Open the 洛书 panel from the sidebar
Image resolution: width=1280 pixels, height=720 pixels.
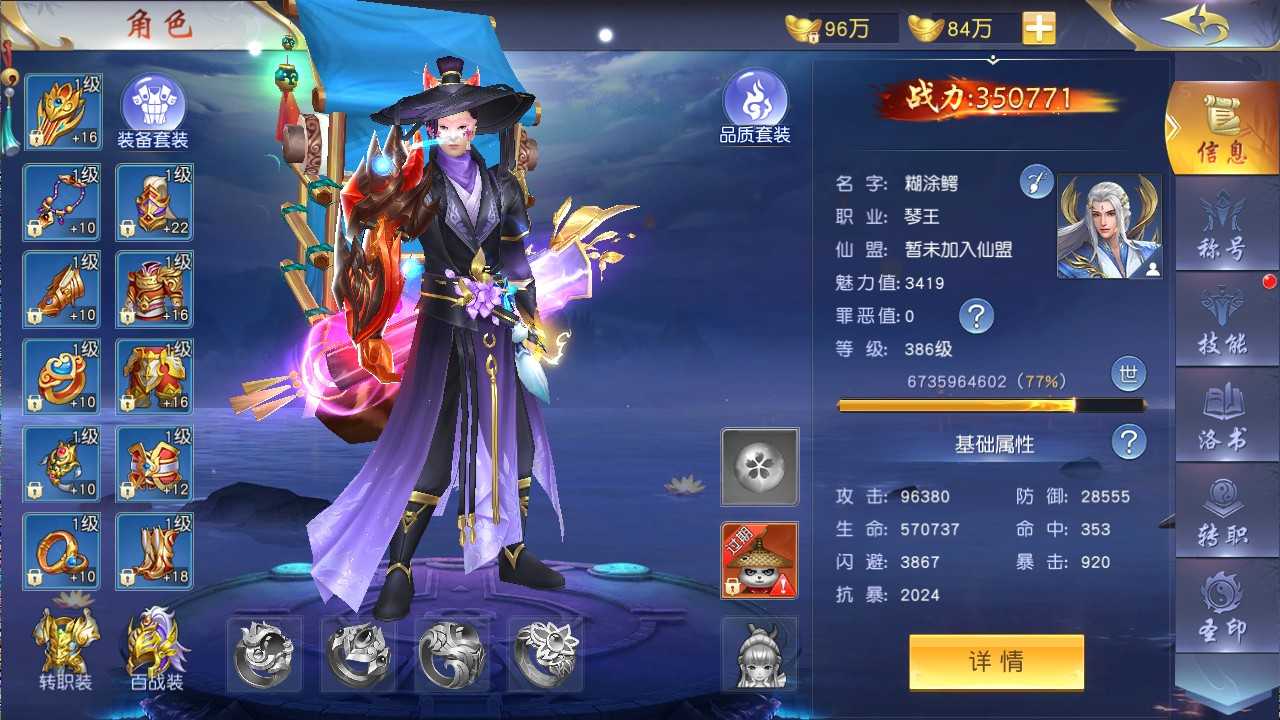click(1224, 412)
